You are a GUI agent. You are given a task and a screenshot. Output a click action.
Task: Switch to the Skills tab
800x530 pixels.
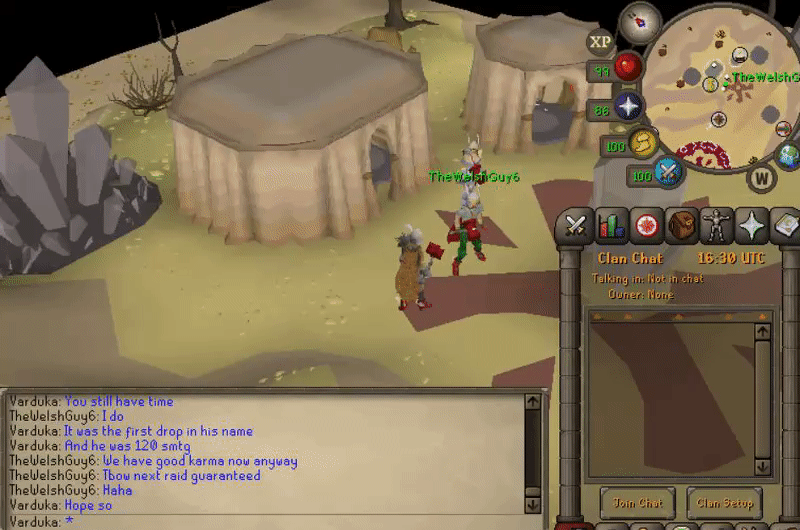click(x=611, y=226)
